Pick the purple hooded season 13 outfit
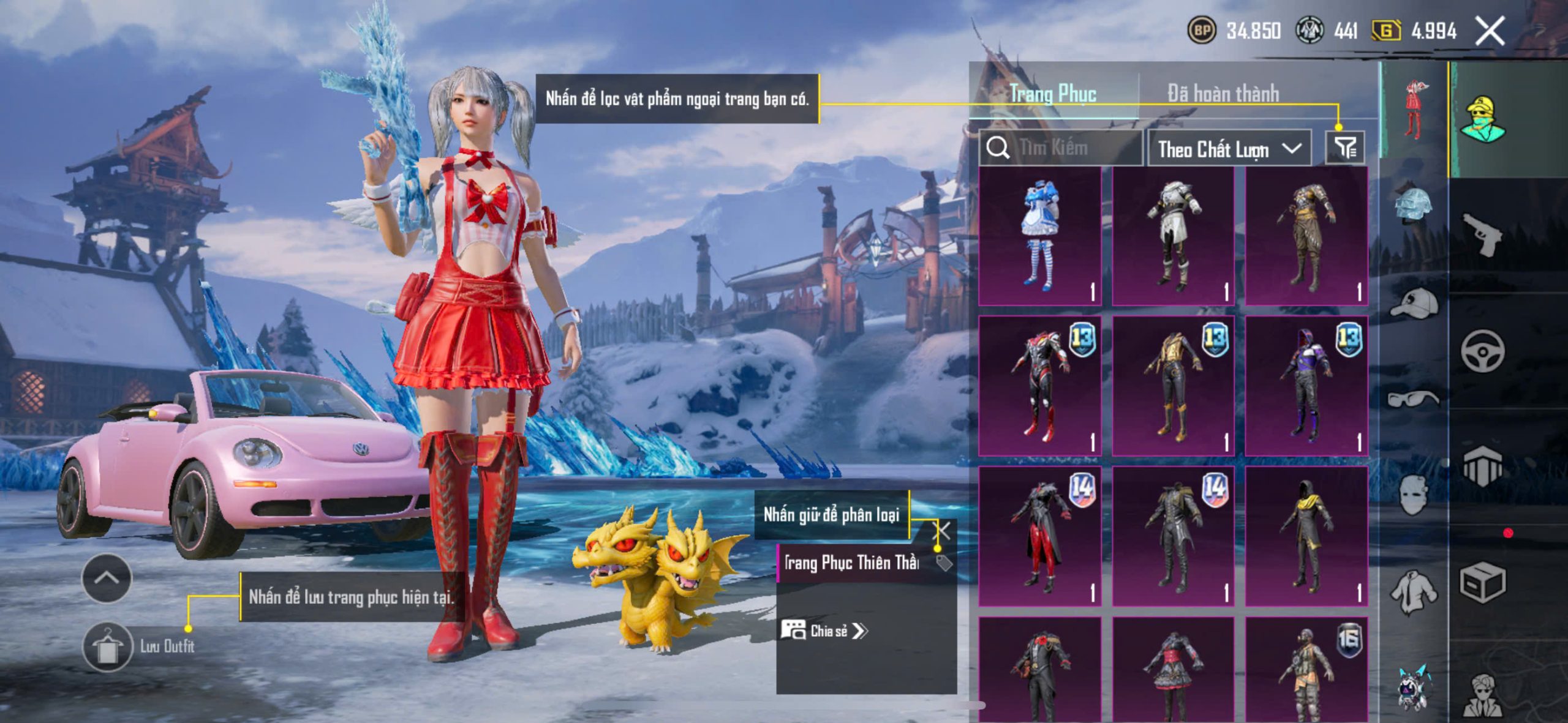 (x=1306, y=386)
